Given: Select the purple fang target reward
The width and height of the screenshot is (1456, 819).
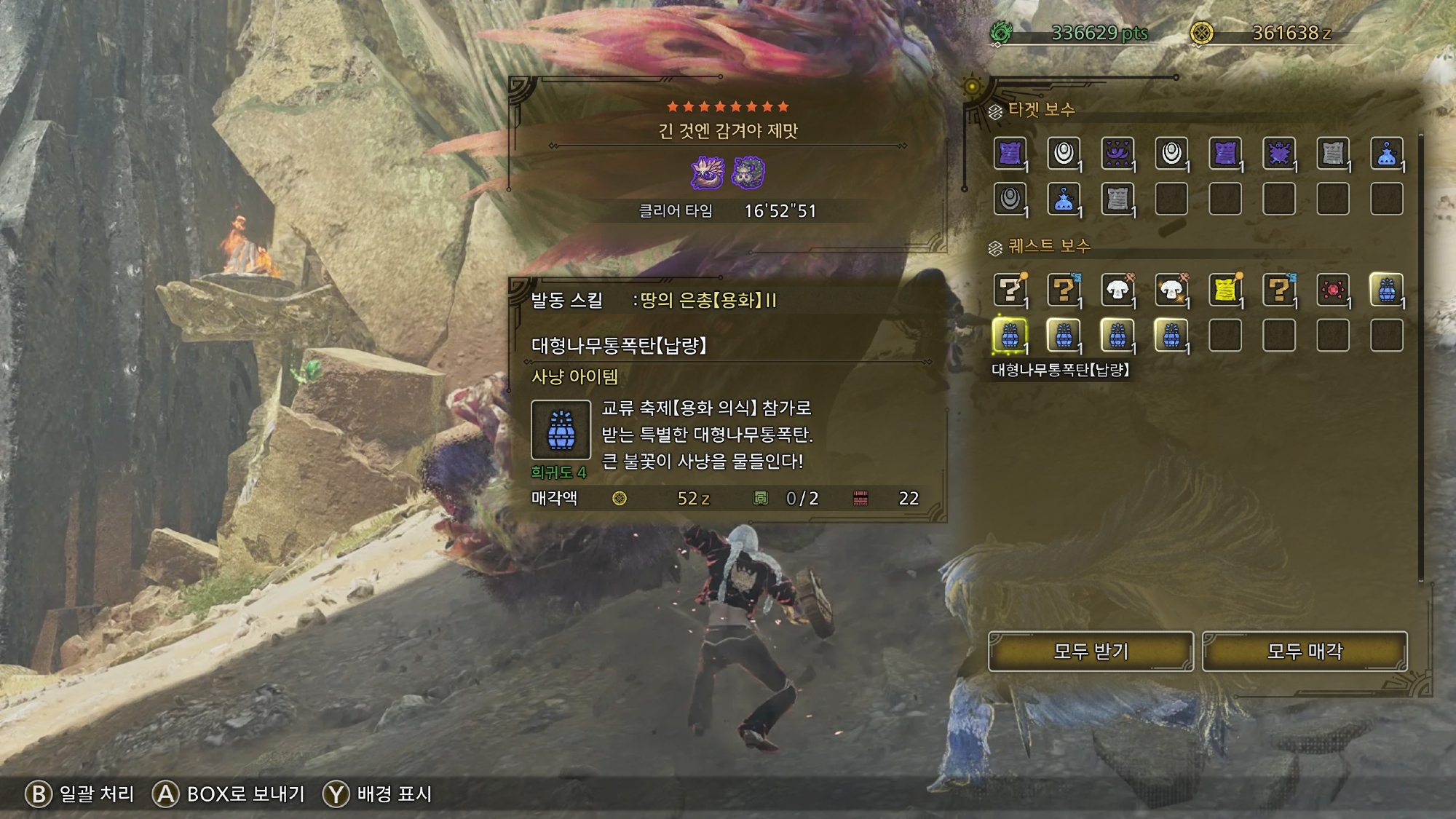Looking at the screenshot, I should coord(1117,154).
